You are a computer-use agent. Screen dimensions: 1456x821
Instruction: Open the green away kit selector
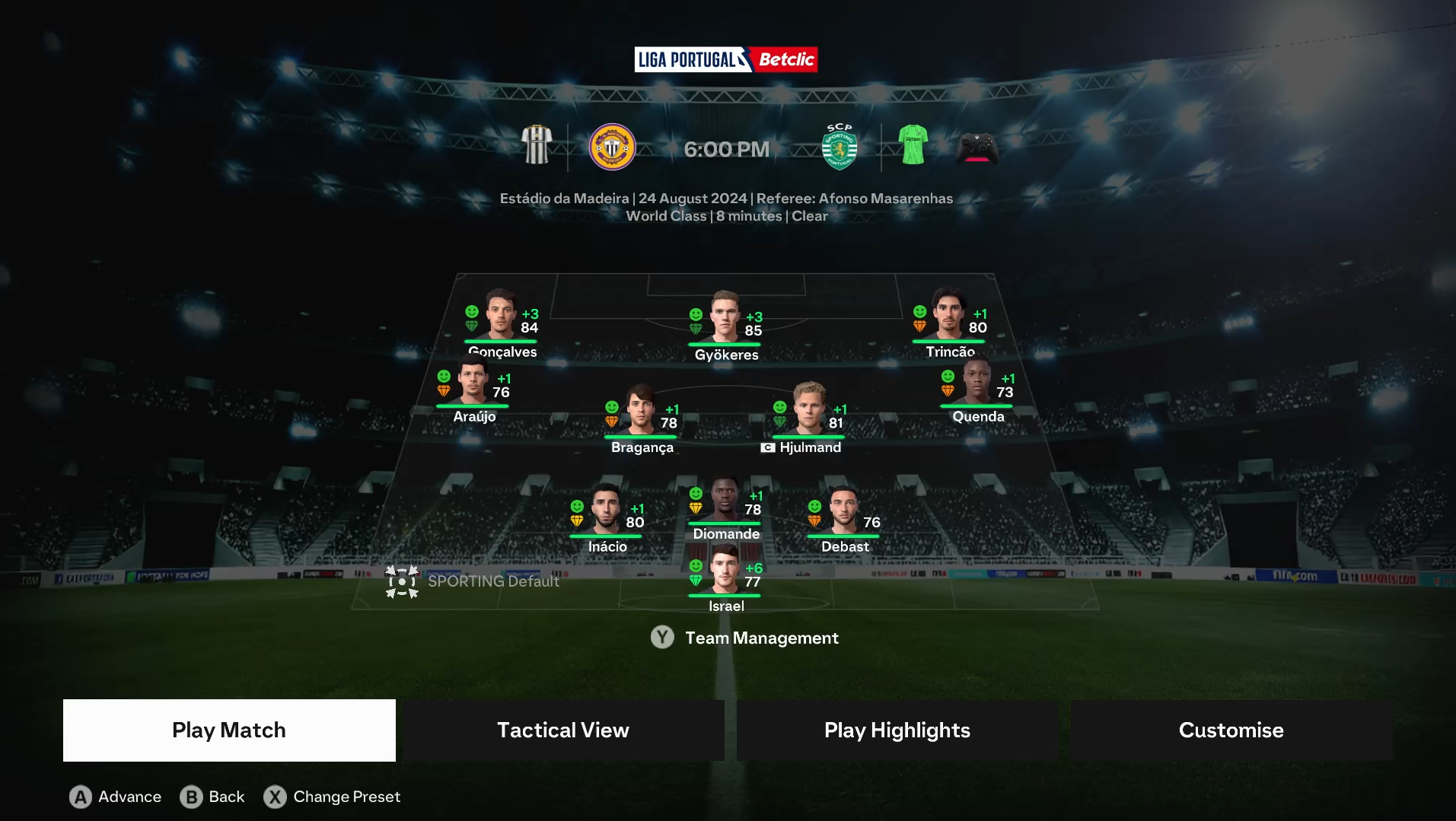[911, 147]
